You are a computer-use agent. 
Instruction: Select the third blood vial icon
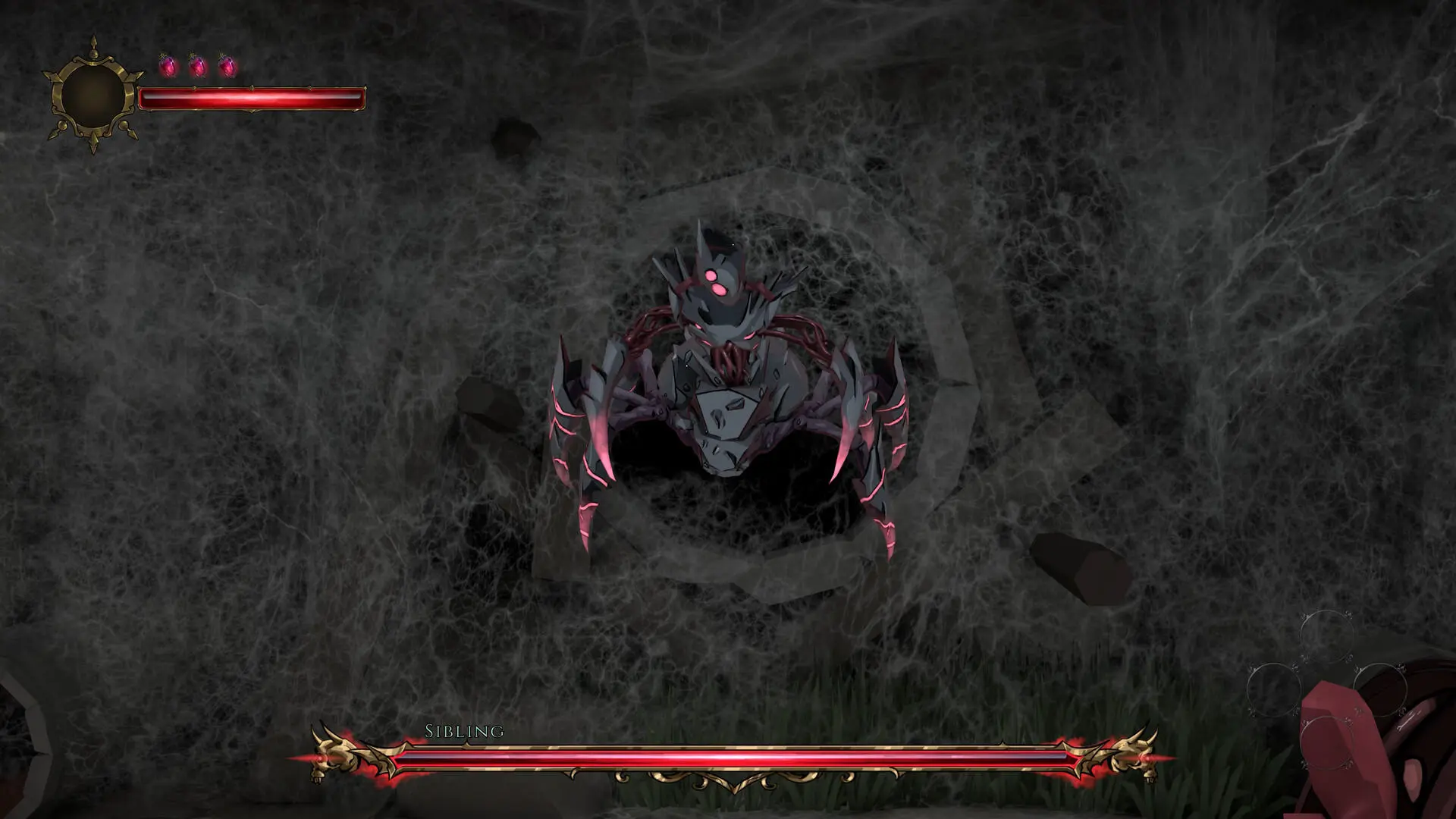pyautogui.click(x=228, y=65)
